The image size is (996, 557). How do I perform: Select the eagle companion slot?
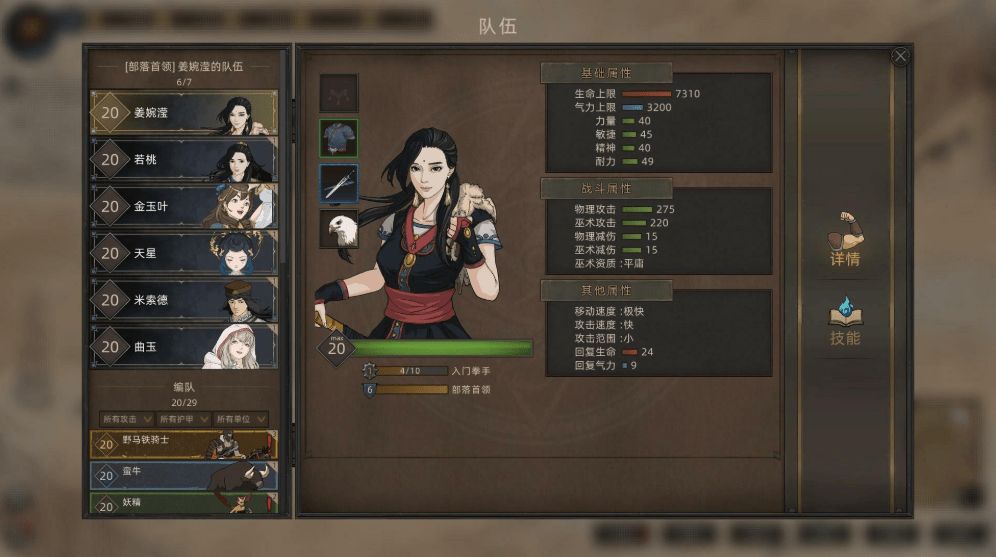coord(339,229)
